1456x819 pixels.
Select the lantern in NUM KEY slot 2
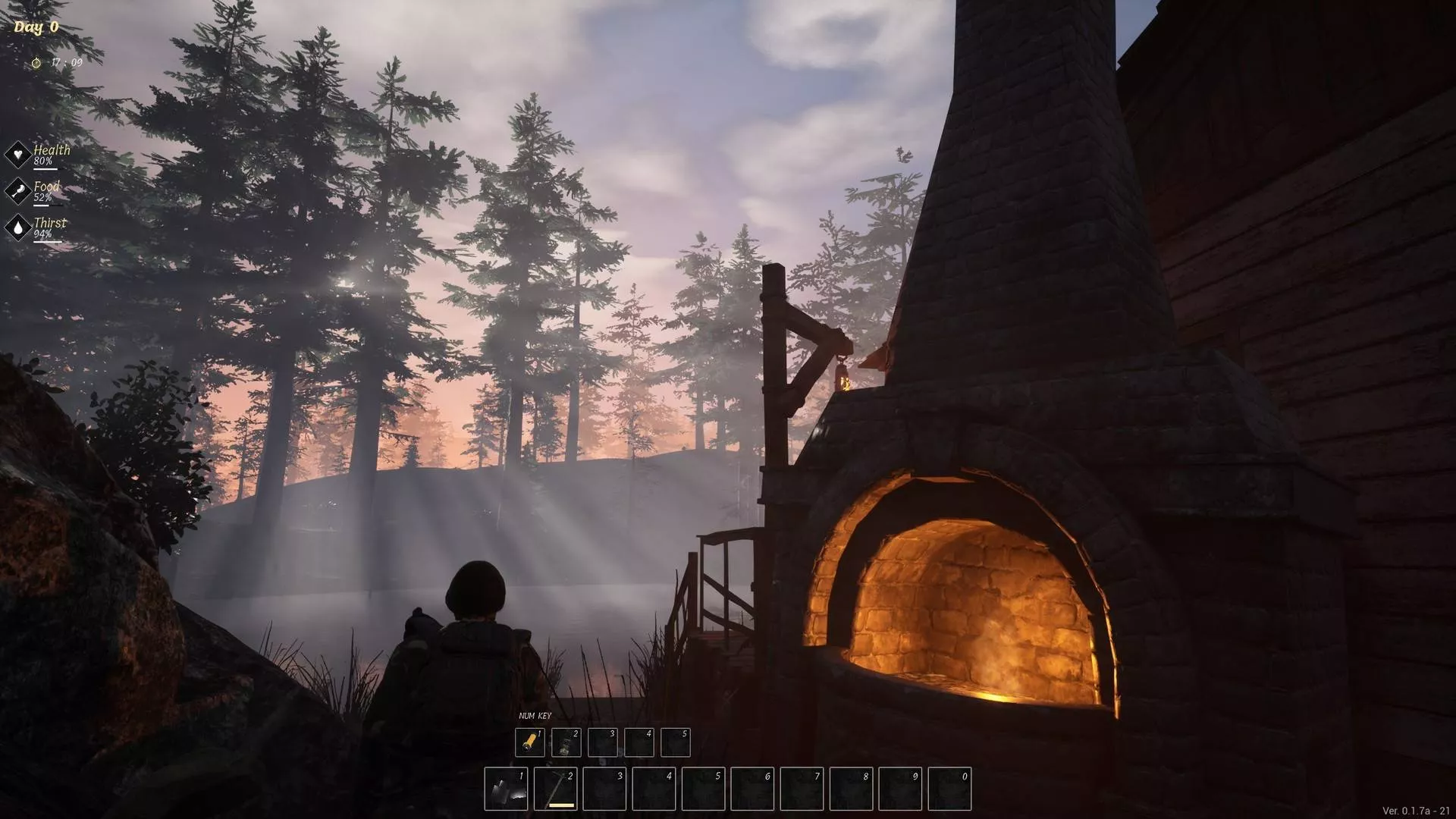pyautogui.click(x=566, y=742)
